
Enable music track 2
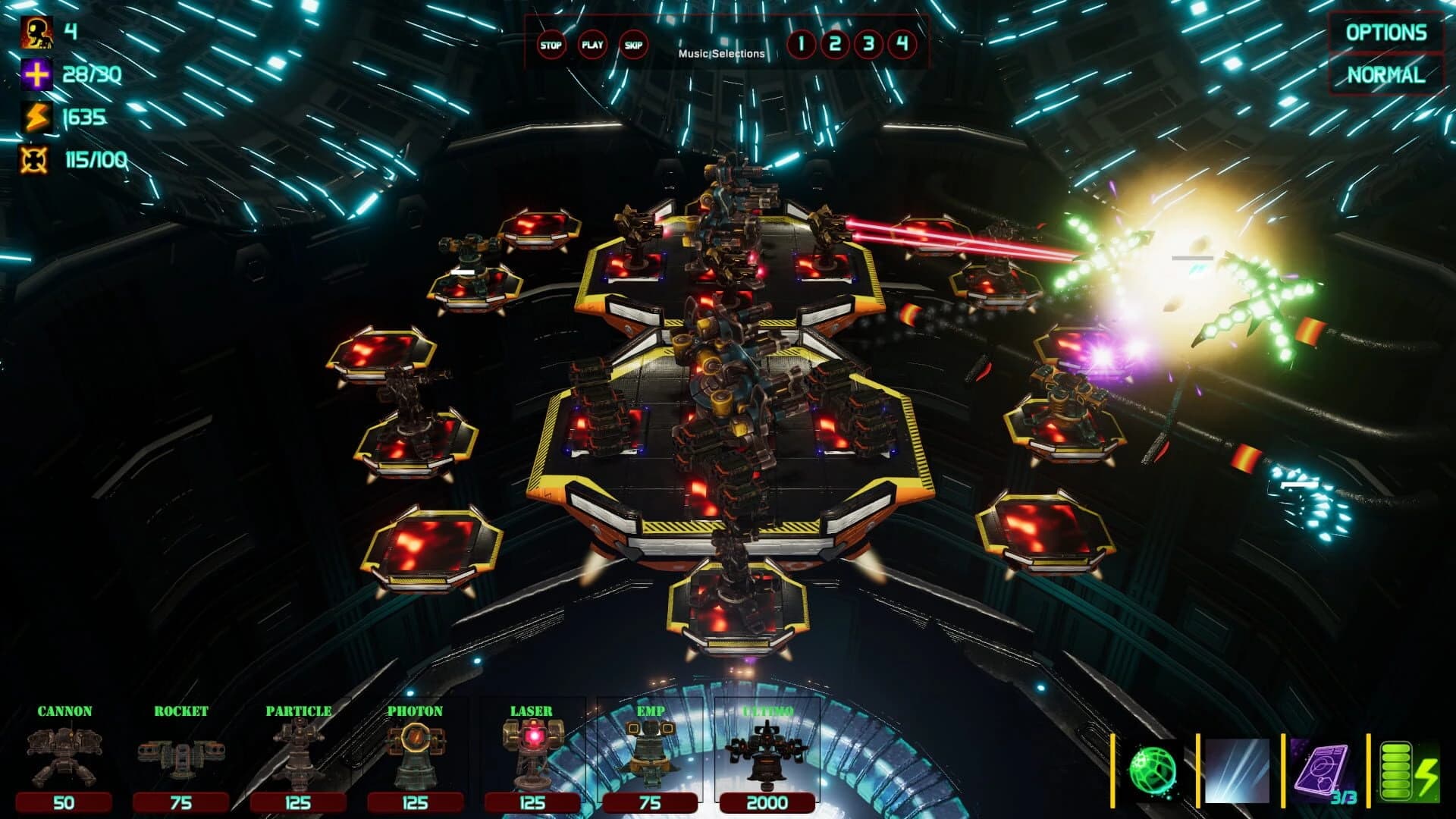tap(834, 45)
